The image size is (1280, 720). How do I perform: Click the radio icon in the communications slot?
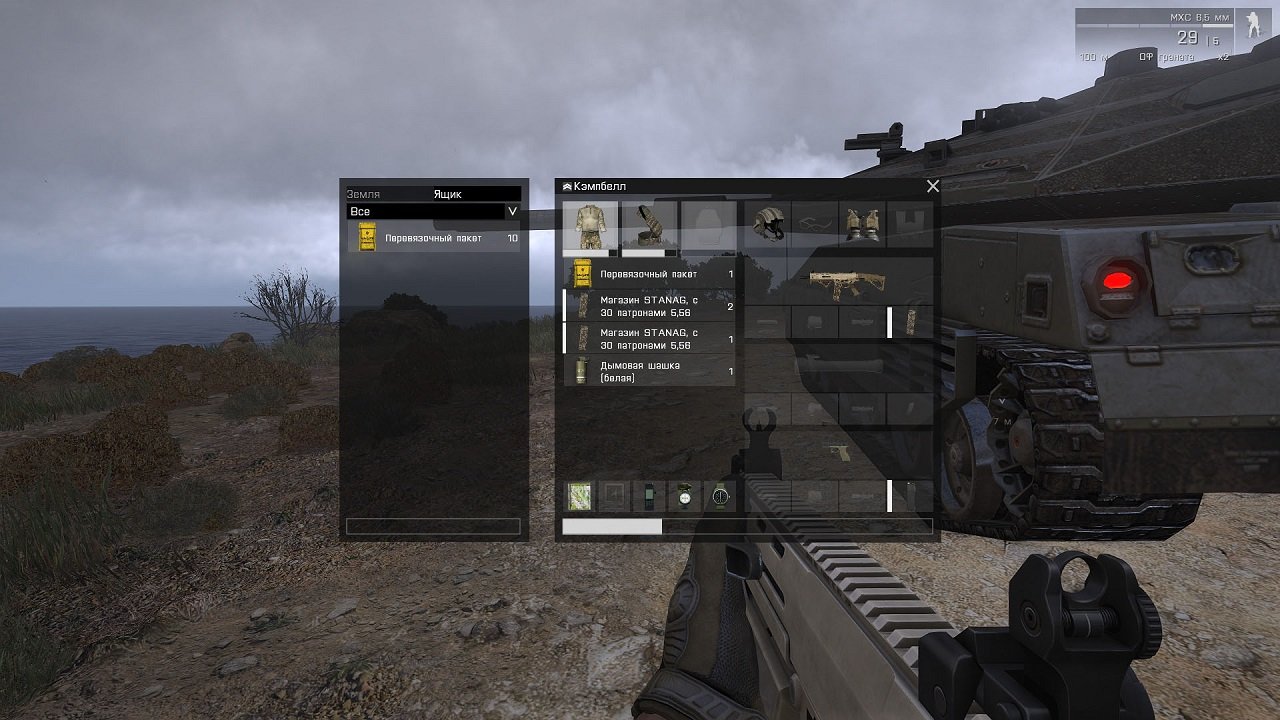648,495
